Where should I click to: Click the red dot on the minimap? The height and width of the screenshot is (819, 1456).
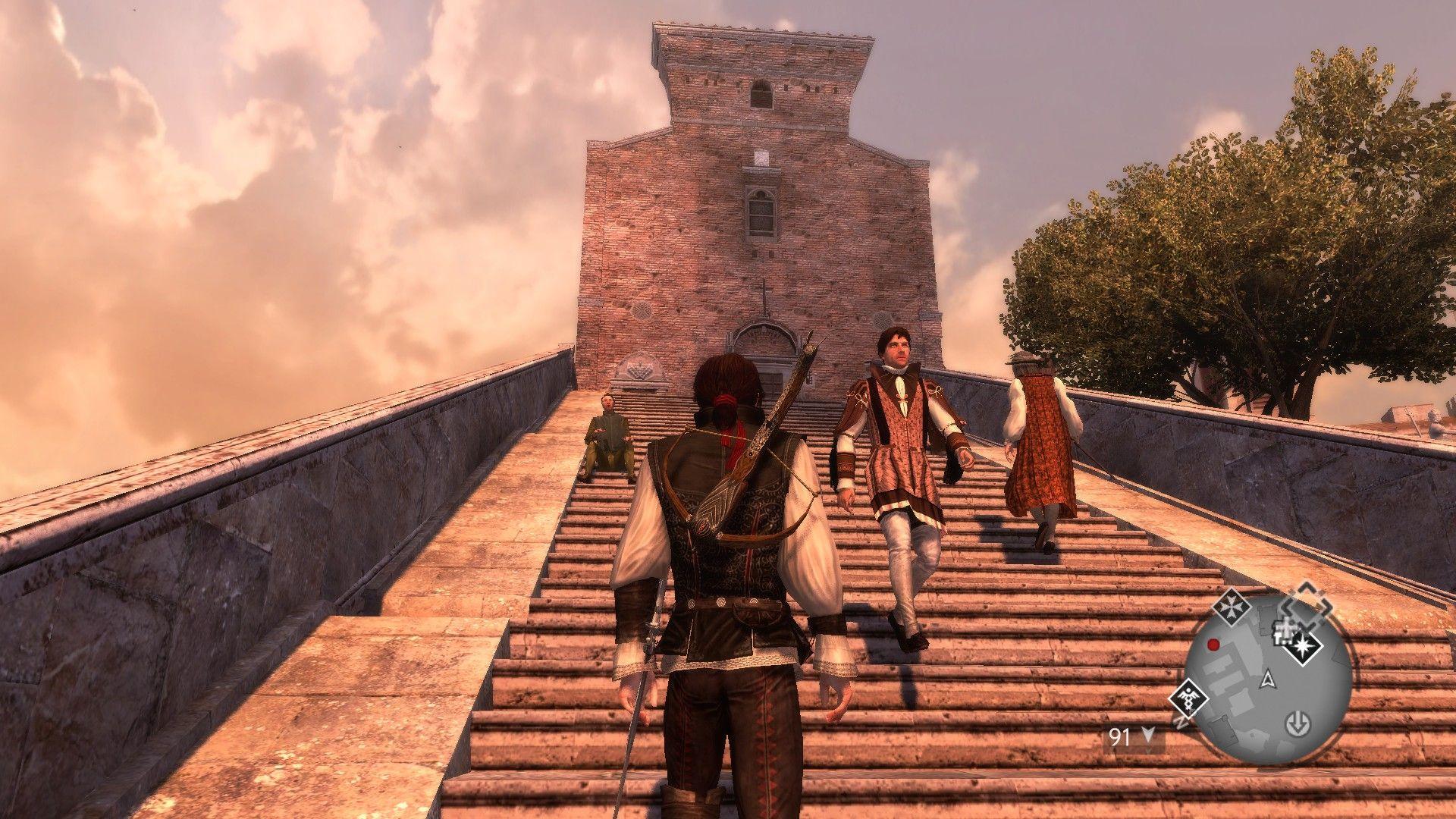pyautogui.click(x=1213, y=645)
